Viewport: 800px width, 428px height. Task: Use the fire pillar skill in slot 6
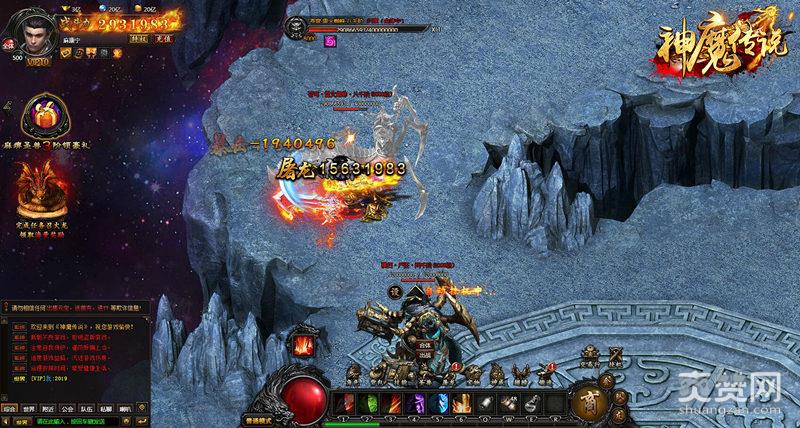[461, 402]
